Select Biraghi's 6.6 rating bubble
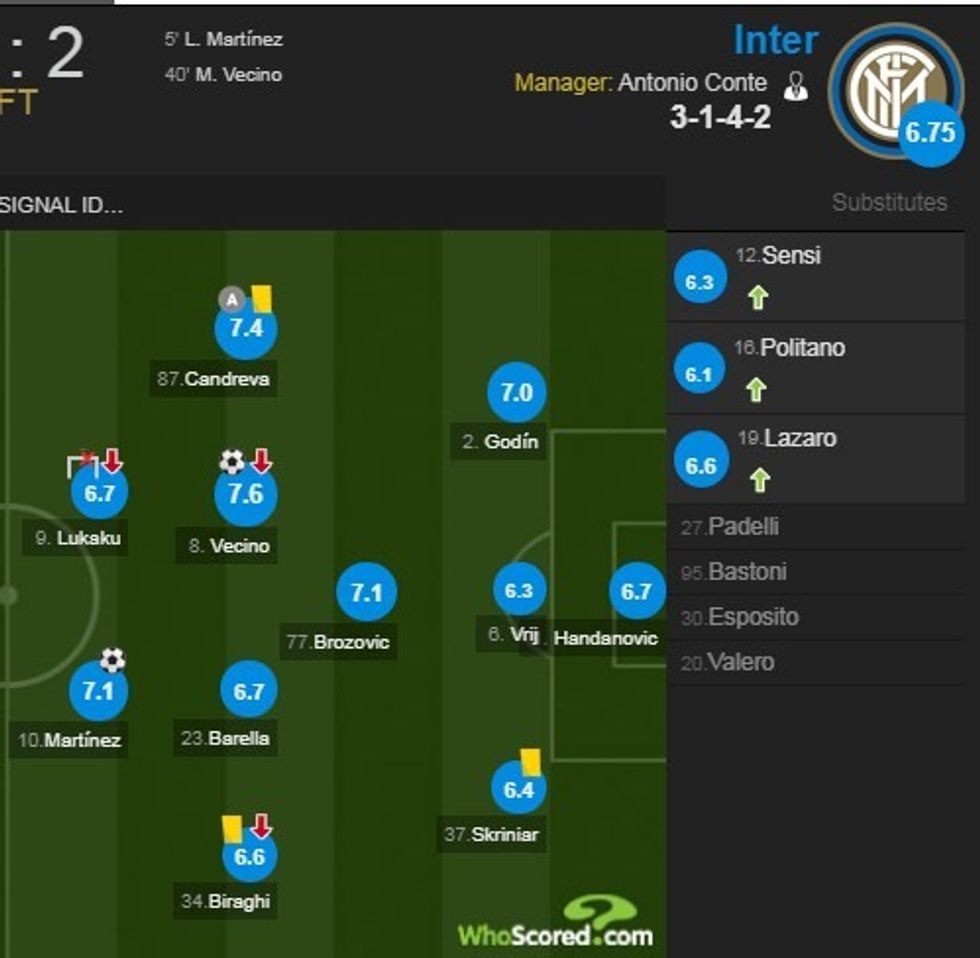980x958 pixels. tap(249, 857)
